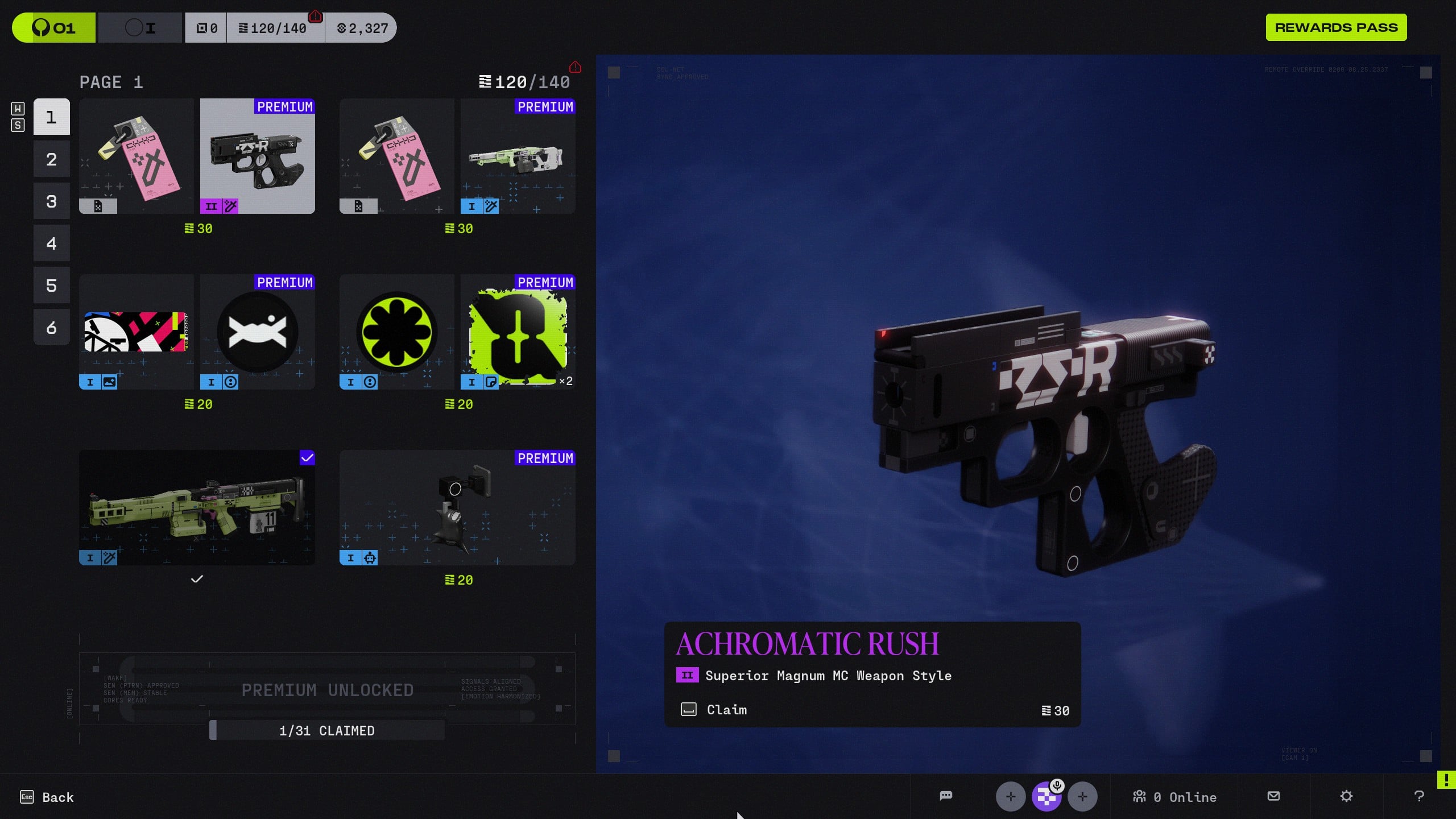Select rewards page 4
The width and height of the screenshot is (1456, 819).
click(x=51, y=243)
